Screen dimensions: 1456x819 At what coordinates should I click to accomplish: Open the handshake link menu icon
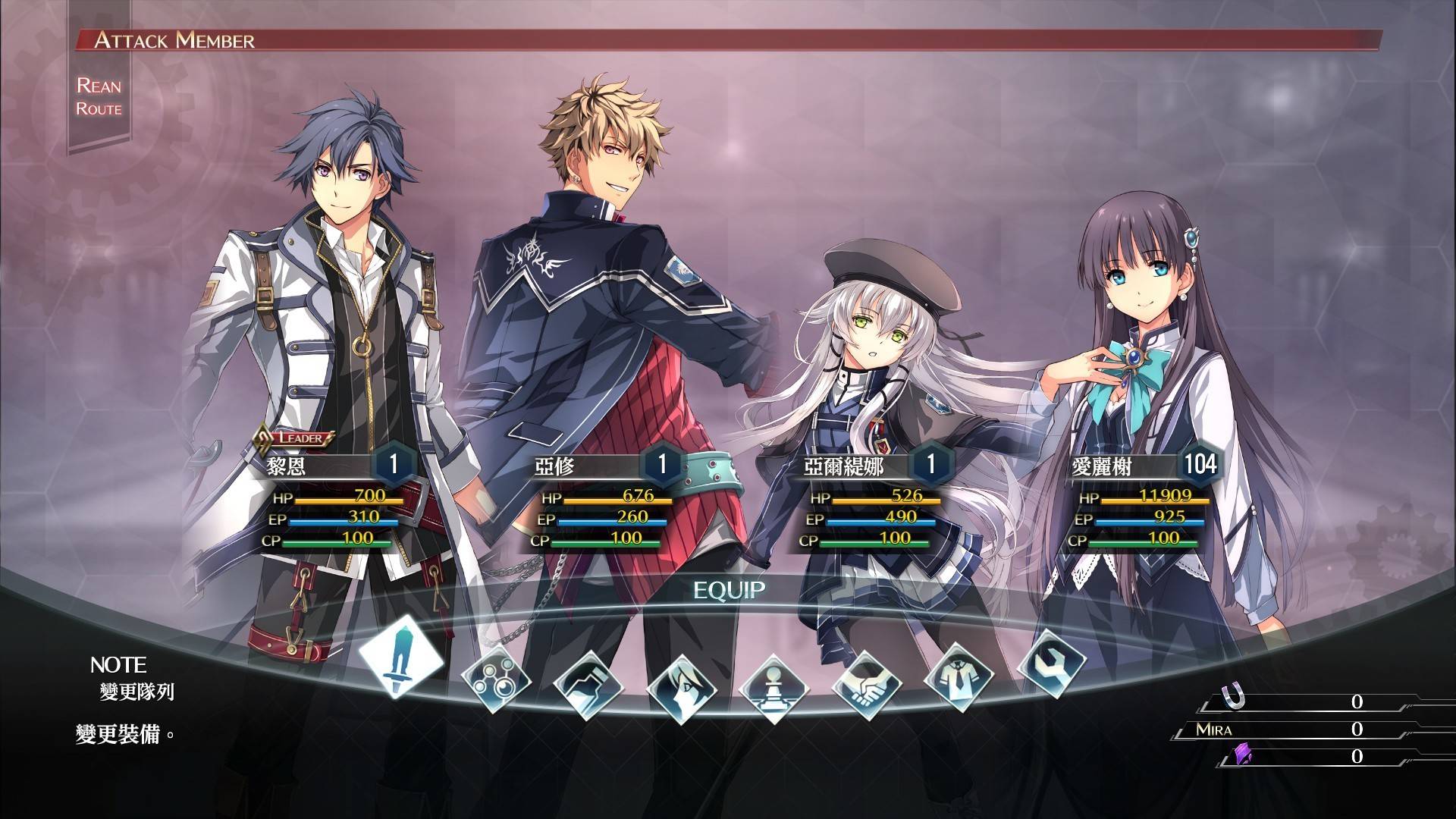(x=867, y=685)
